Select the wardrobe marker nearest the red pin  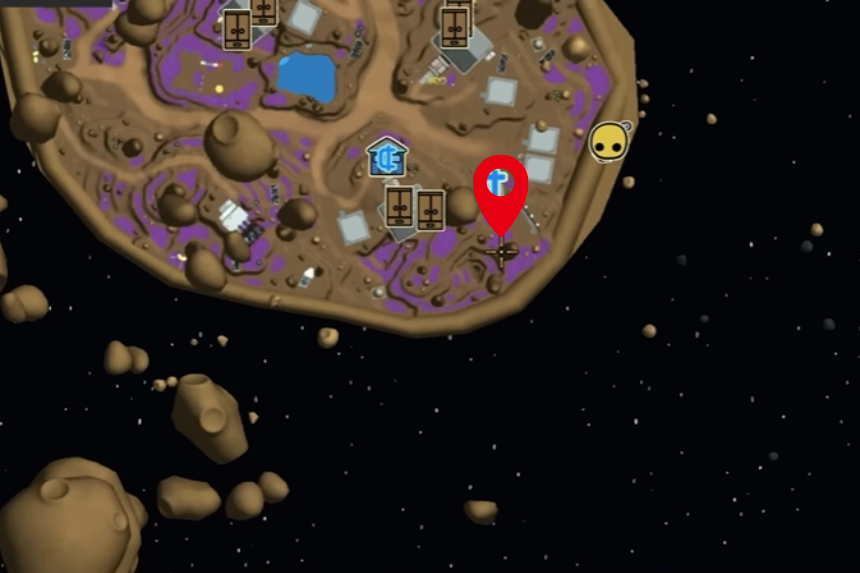[430, 210]
